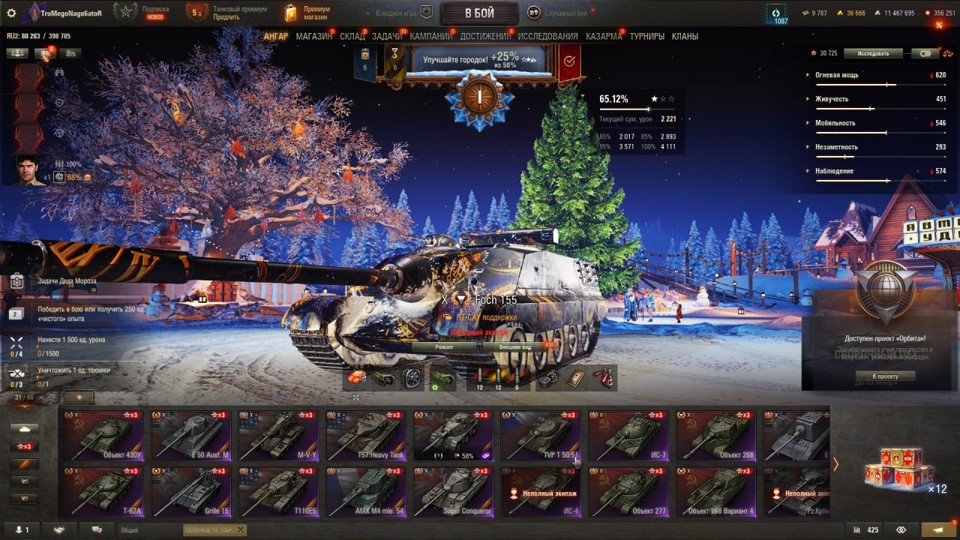Open the Премиум магазин
This screenshot has width=960, height=540.
[309, 13]
